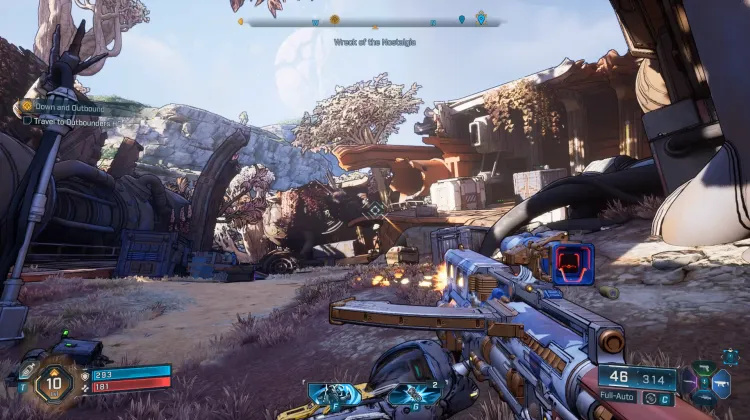Choose the bottom weapon wheel slot
Screen dimensions: 750x420
703,398
